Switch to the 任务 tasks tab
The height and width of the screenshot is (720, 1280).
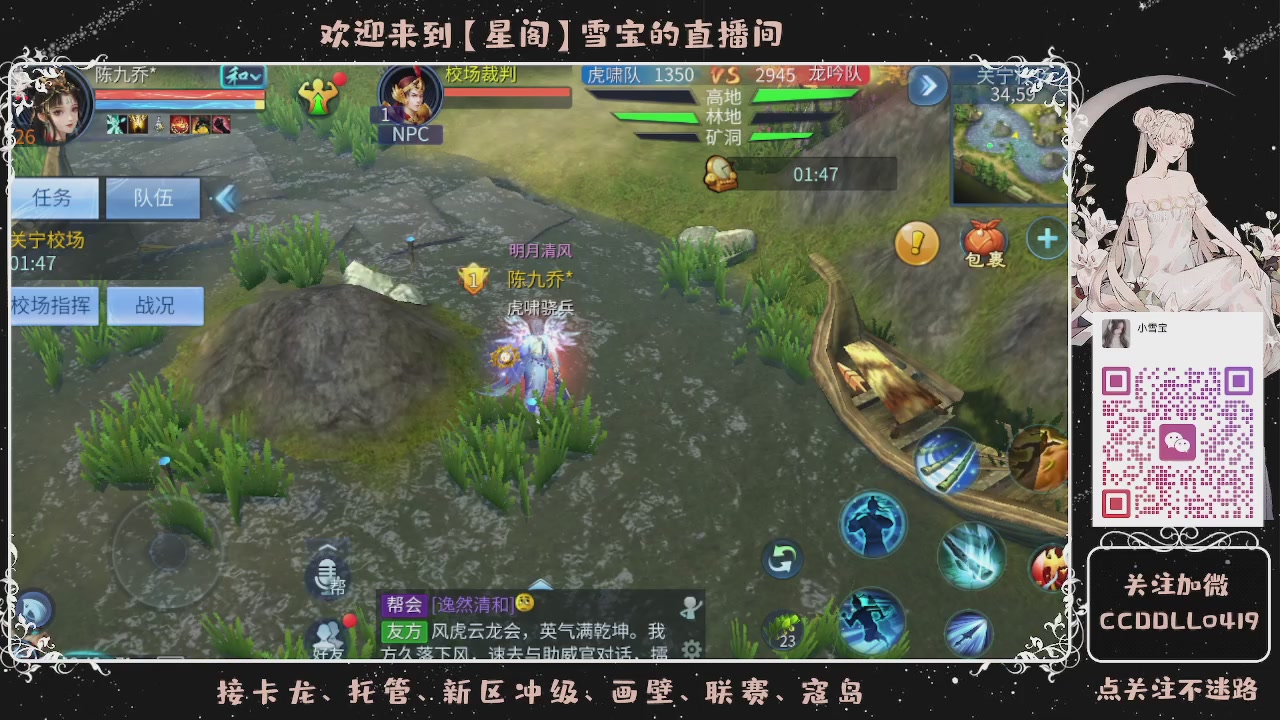click(x=55, y=198)
